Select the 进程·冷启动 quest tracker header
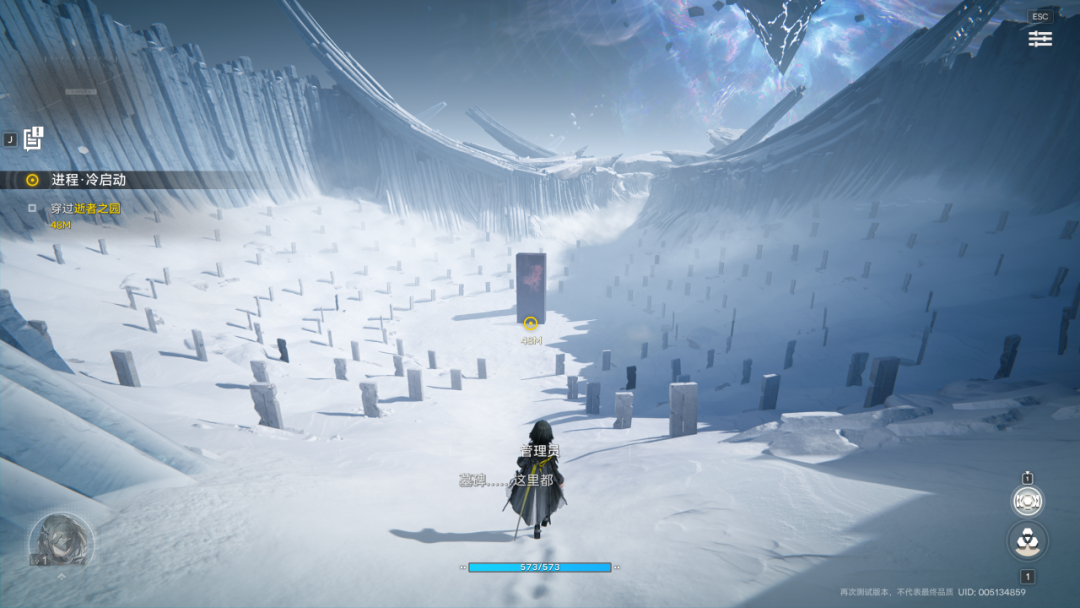 click(x=88, y=180)
